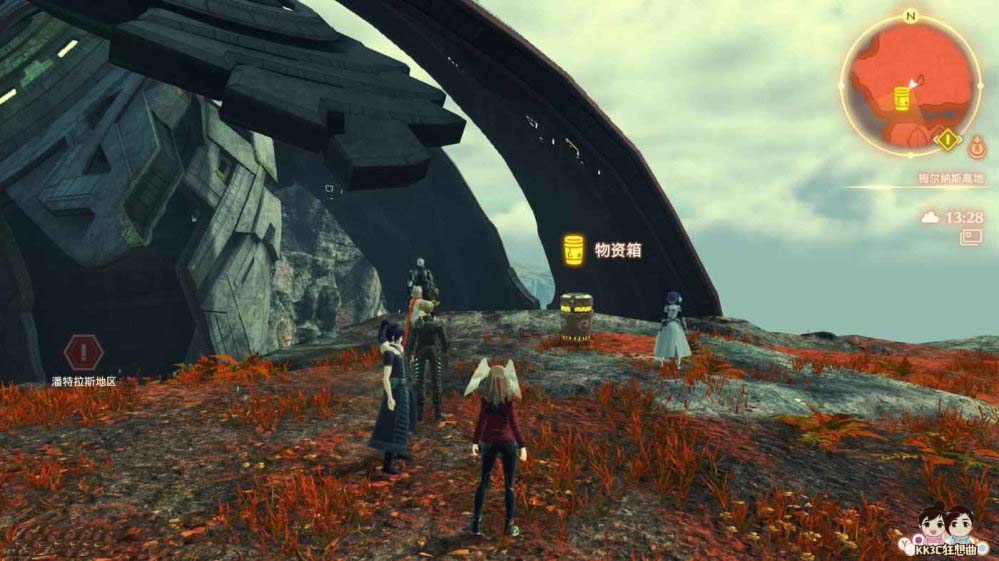The image size is (999, 561).
Task: Open the circular minimap
Action: point(910,84)
